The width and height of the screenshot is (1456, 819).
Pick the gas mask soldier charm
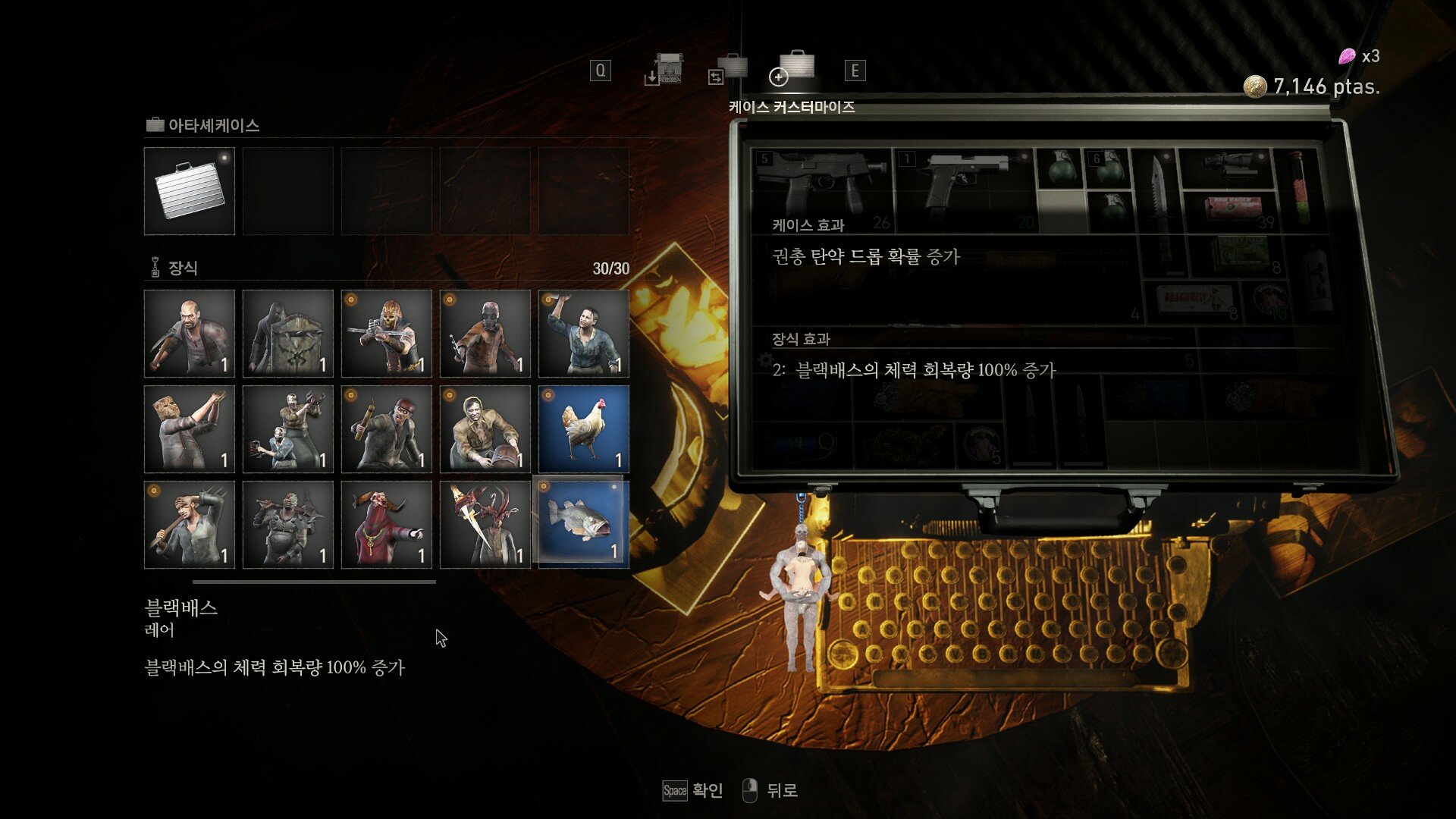[485, 334]
